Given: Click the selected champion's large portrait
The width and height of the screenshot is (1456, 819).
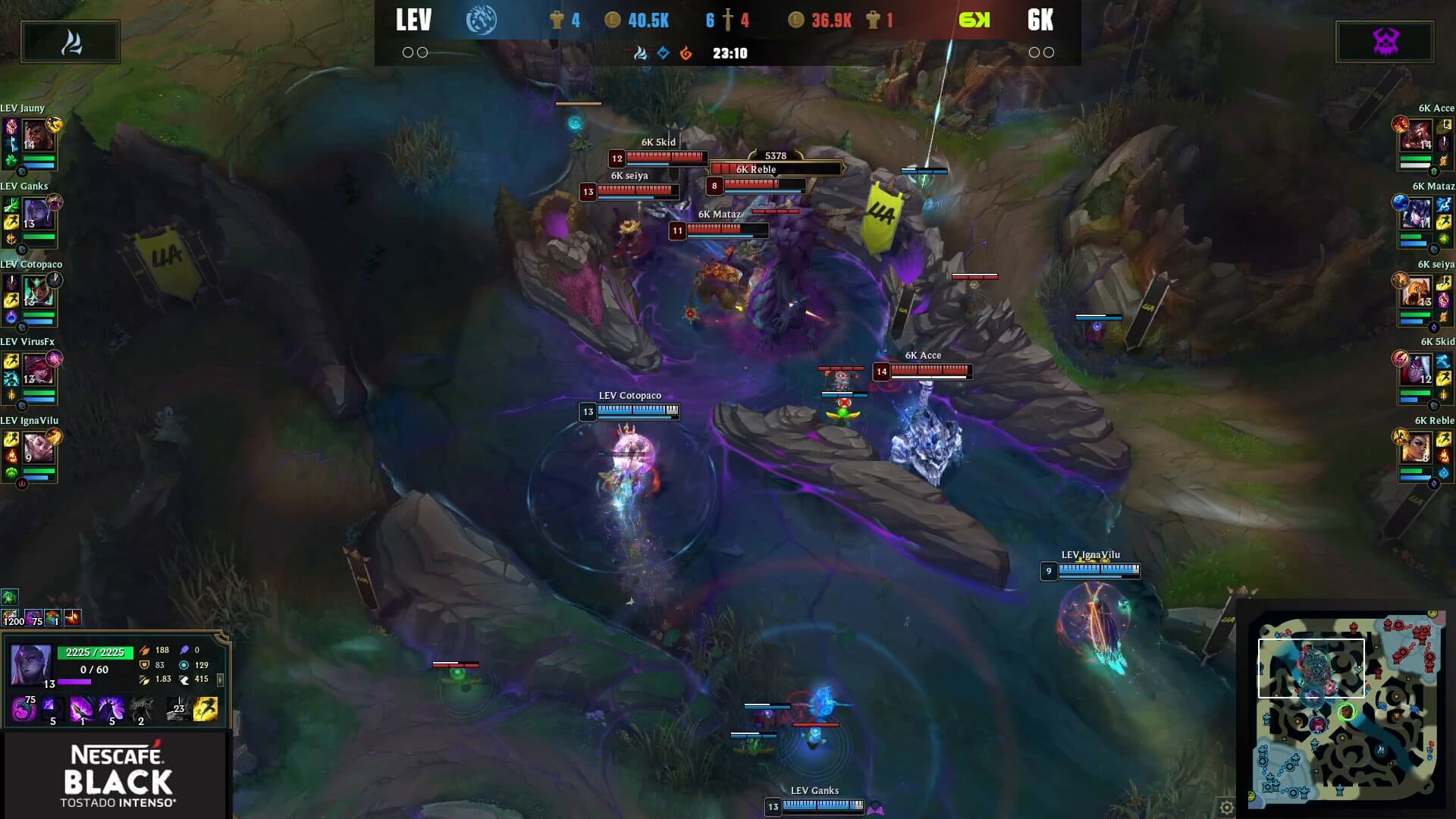Looking at the screenshot, I should 31,664.
